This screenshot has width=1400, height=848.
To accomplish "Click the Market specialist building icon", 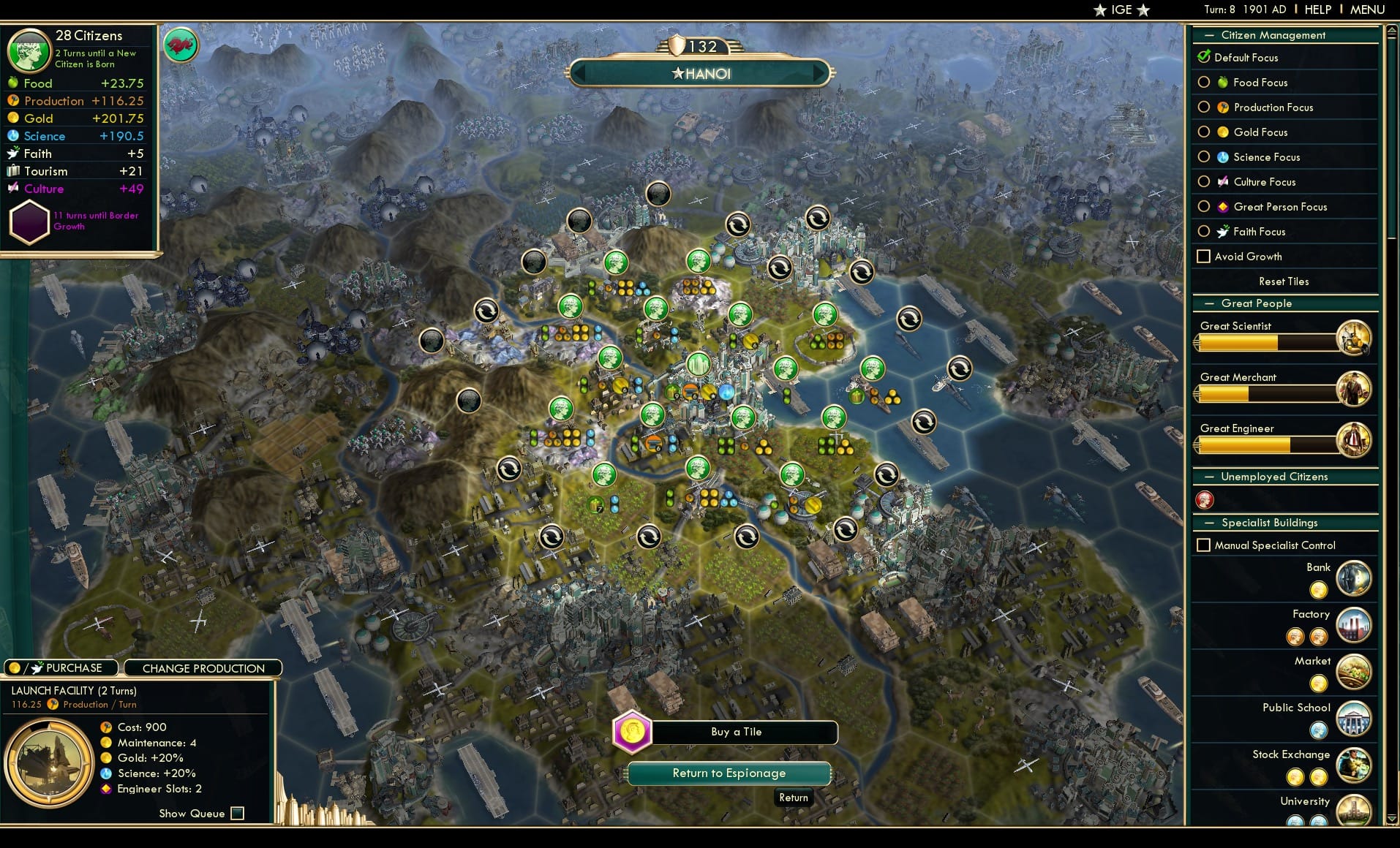I will coord(1355,672).
